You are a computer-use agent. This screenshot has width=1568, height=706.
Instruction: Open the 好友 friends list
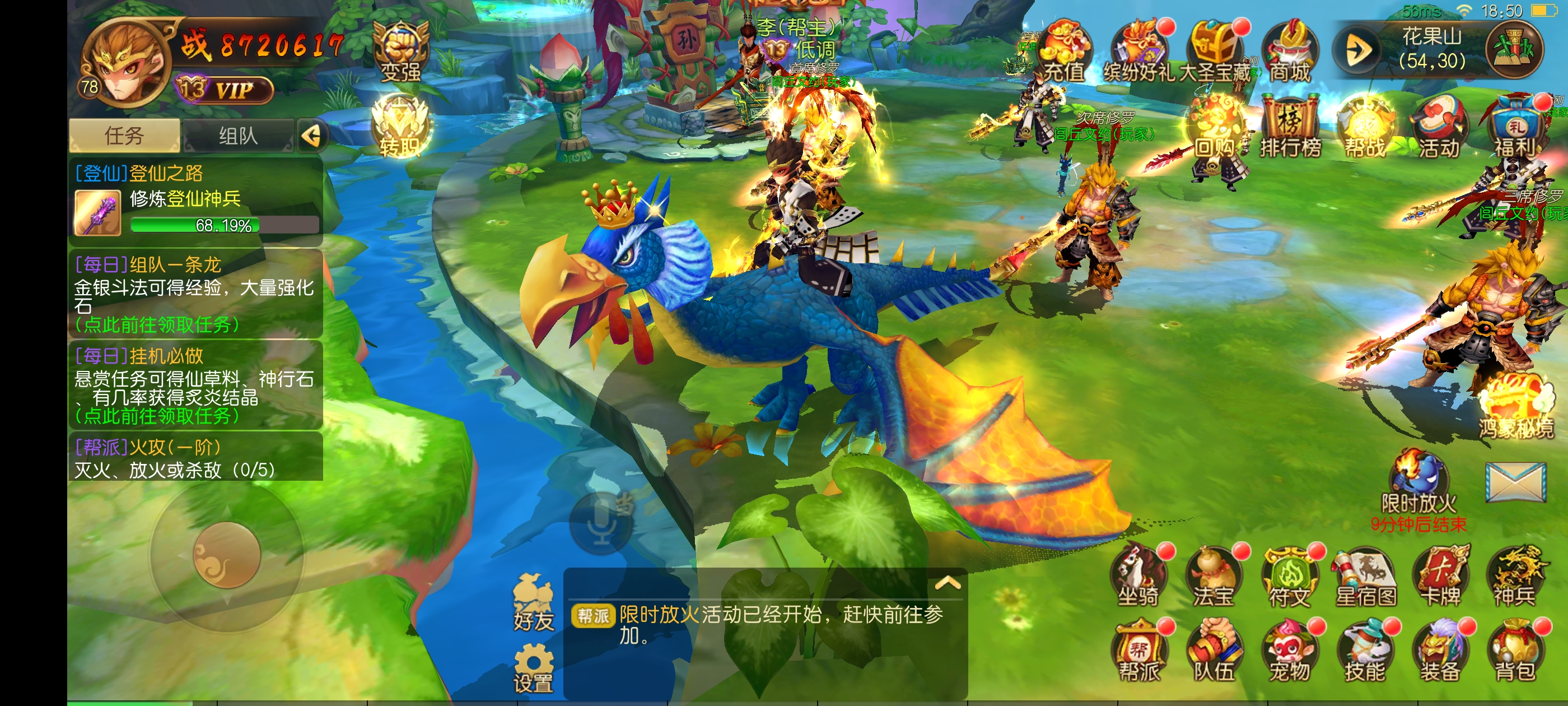pos(533,603)
